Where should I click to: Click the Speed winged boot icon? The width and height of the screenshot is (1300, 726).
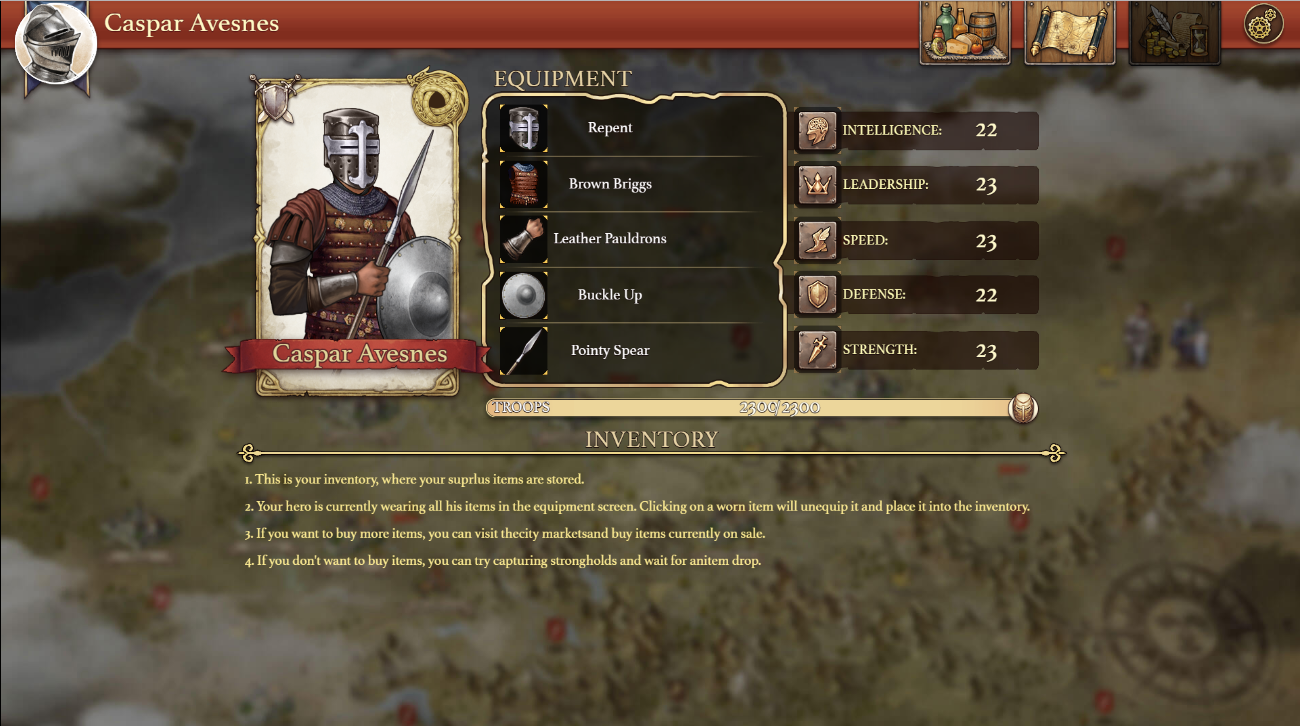click(817, 241)
